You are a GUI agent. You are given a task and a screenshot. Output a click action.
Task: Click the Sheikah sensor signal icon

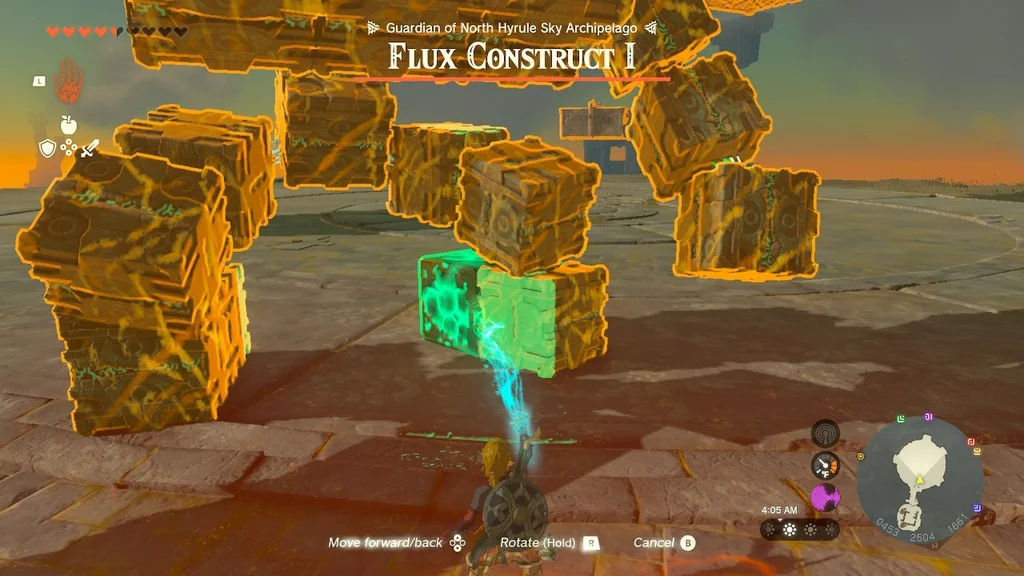825,433
